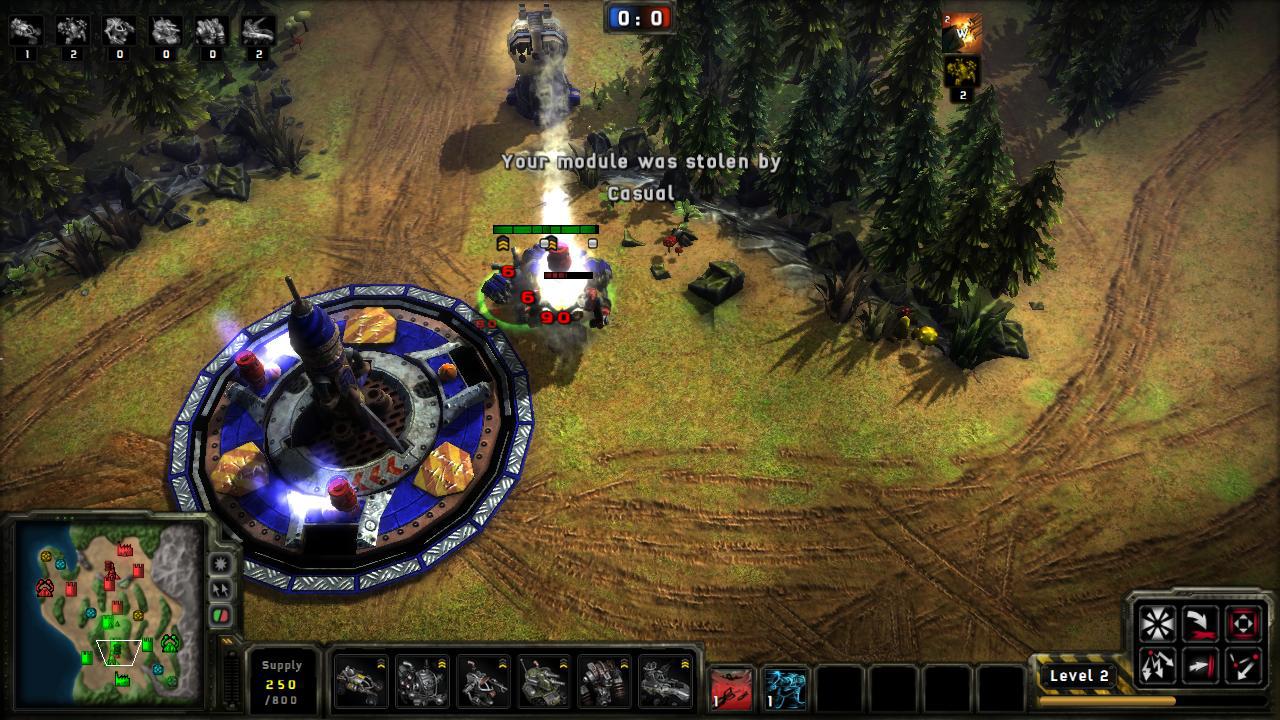
Task: Click the twin-arrow button beside the minimap
Action: pyautogui.click(x=221, y=590)
